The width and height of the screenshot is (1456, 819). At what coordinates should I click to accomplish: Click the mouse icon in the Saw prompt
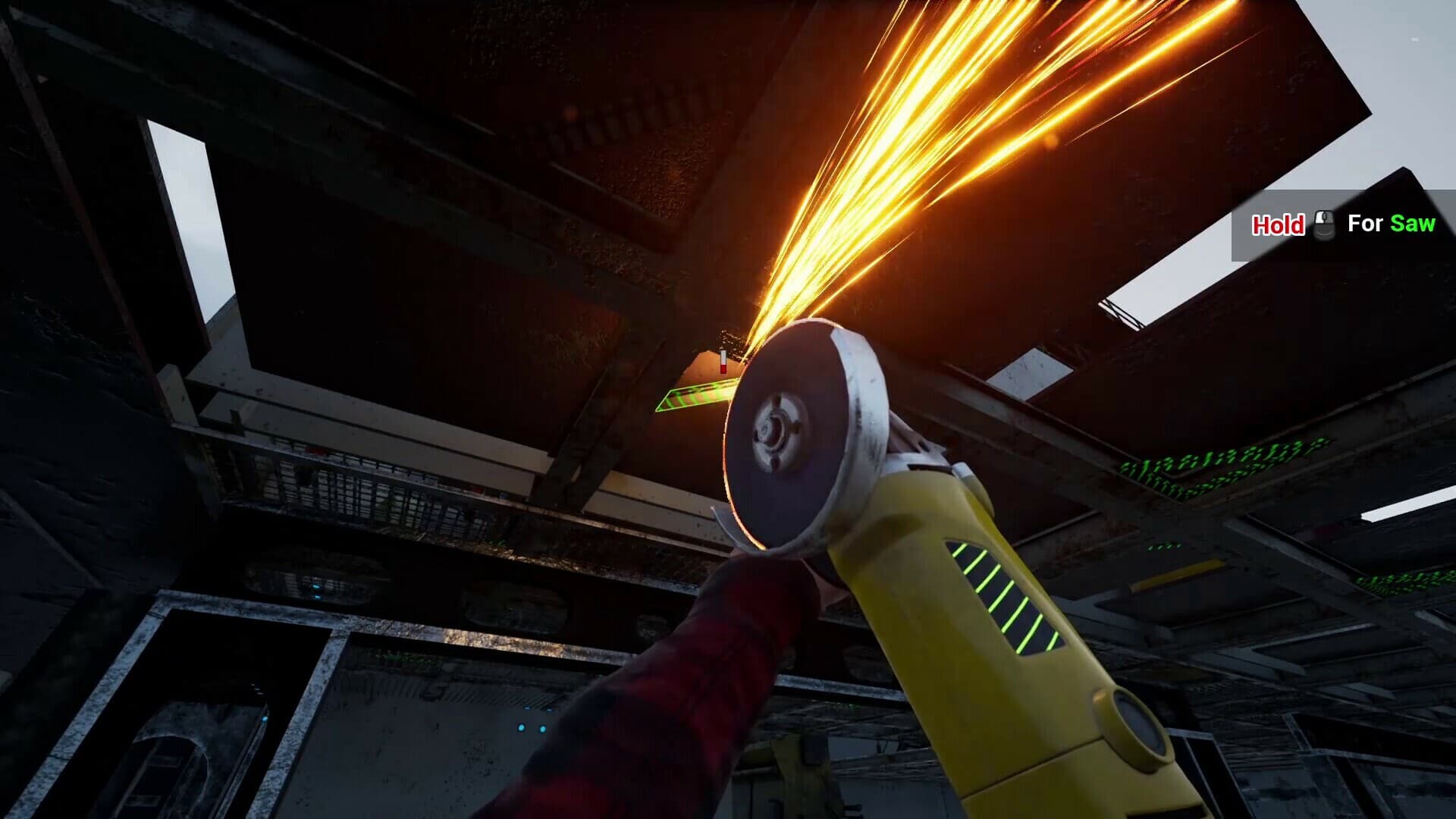pos(1325,224)
